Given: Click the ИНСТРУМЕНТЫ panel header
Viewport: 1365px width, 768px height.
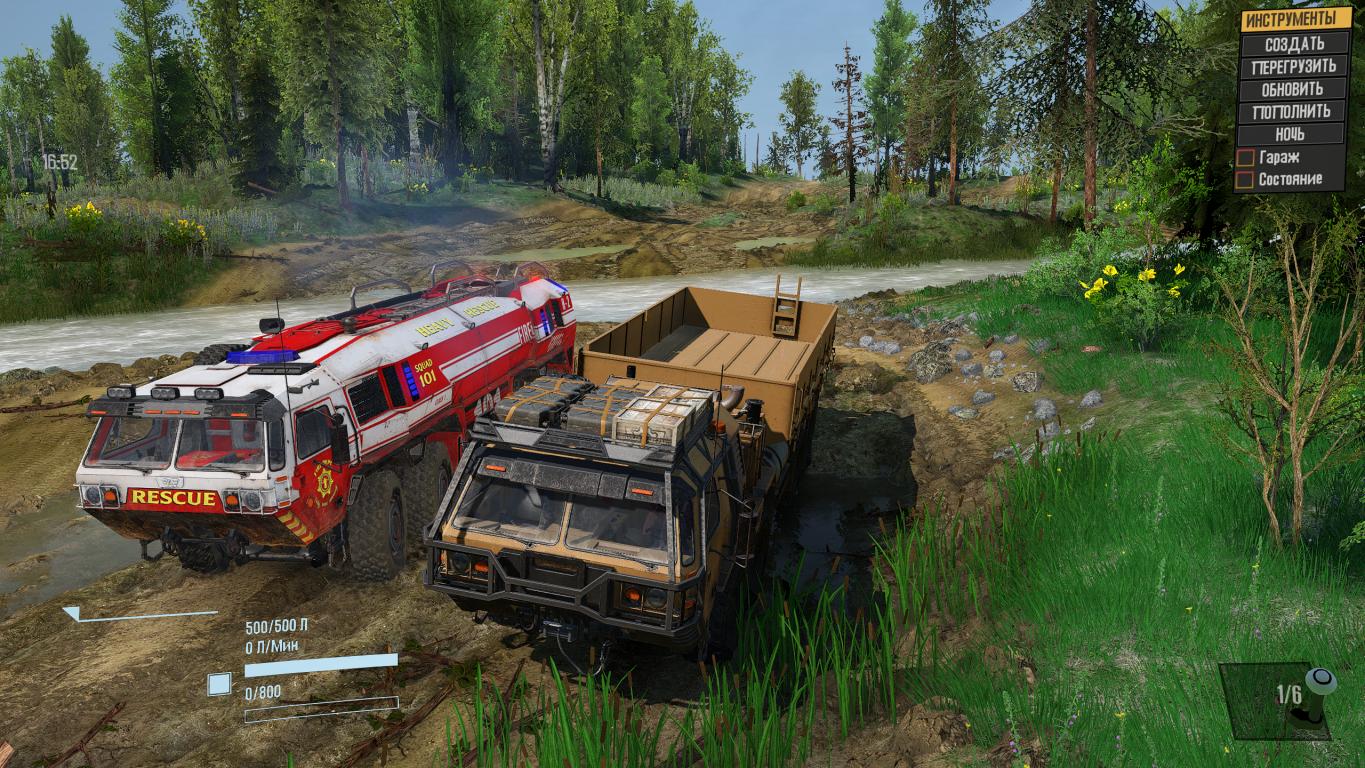Looking at the screenshot, I should [x=1294, y=20].
